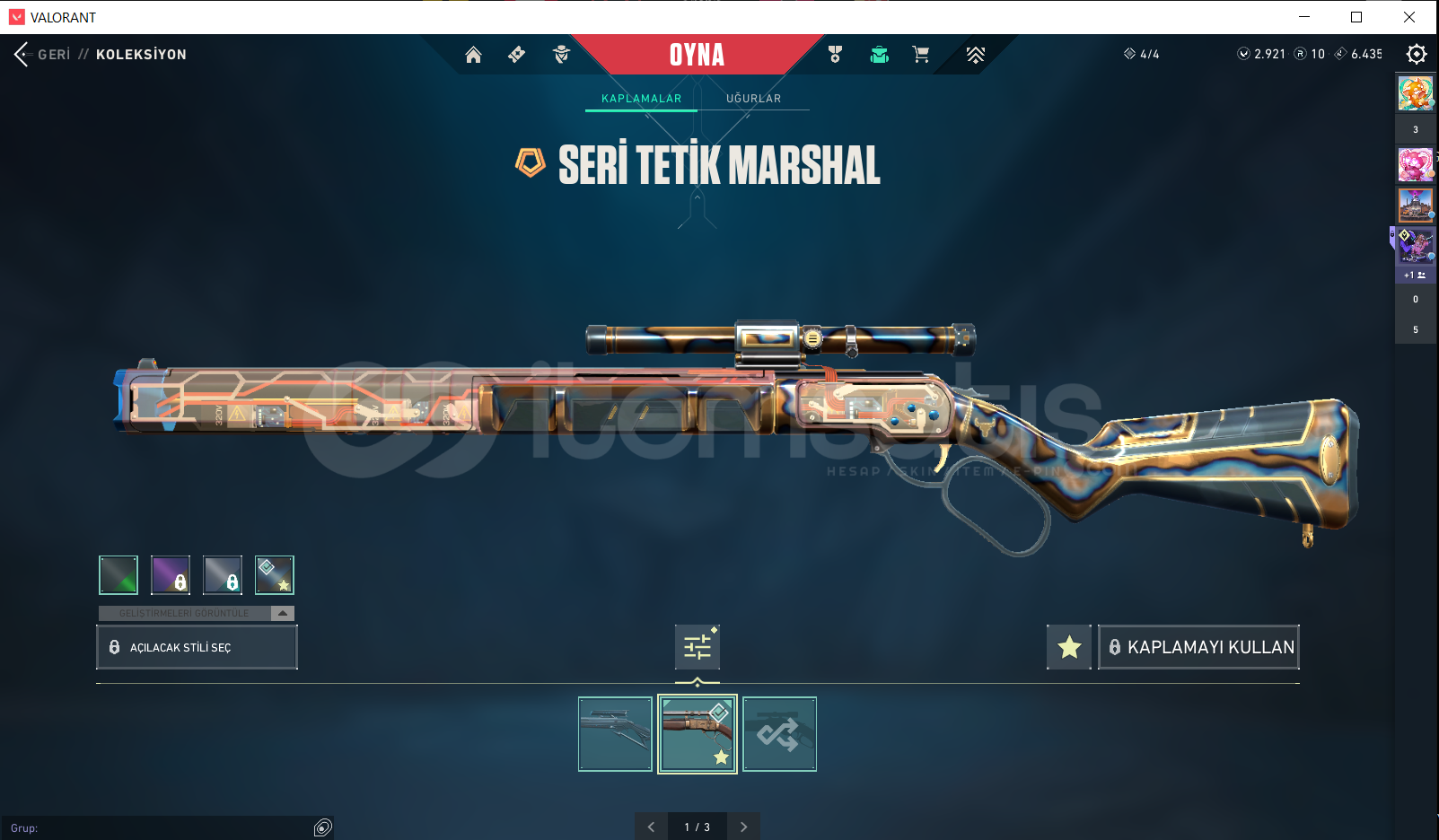Maximize the VALORANT window

tap(1356, 17)
